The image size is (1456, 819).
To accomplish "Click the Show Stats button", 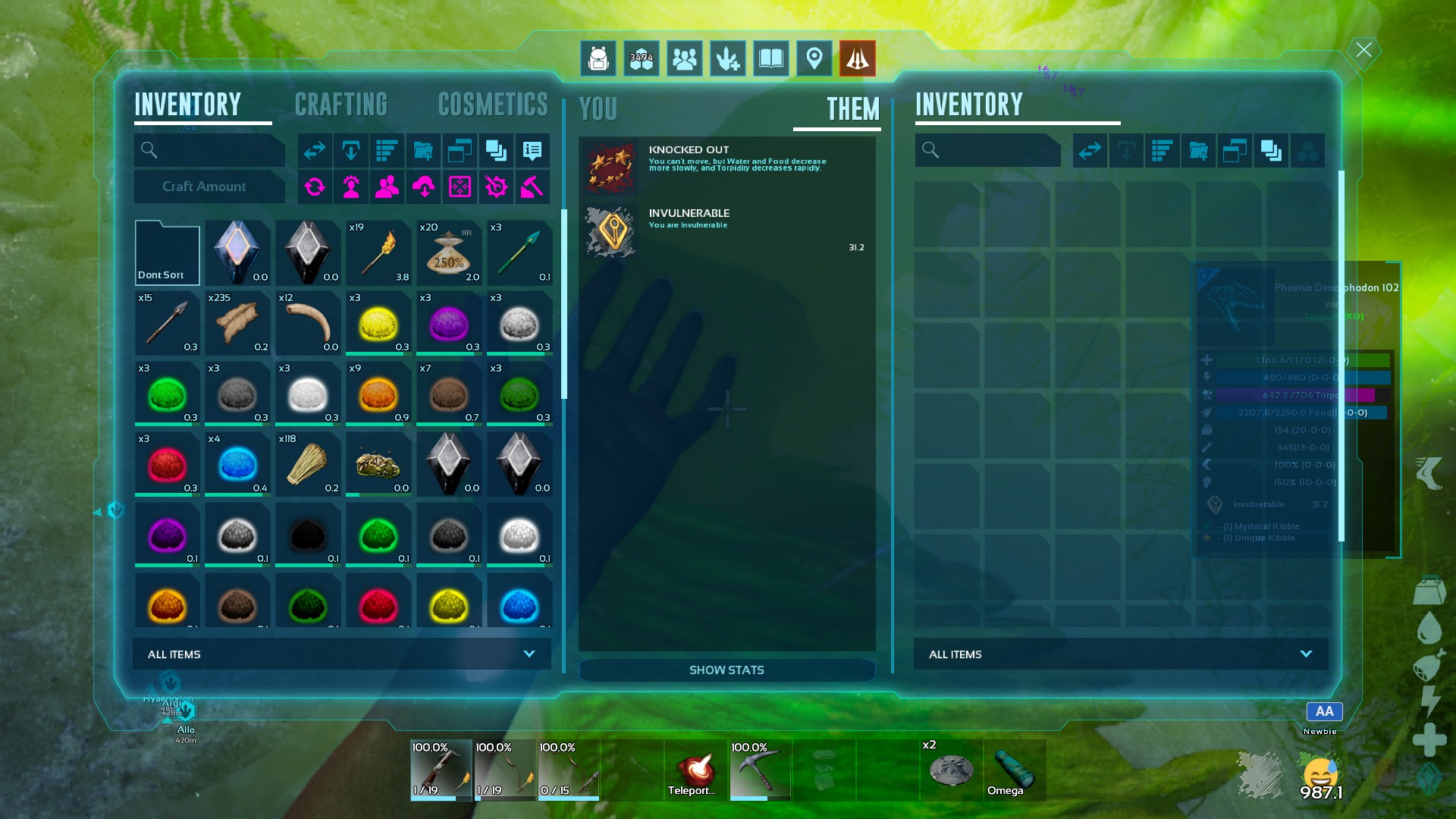I will pyautogui.click(x=726, y=670).
